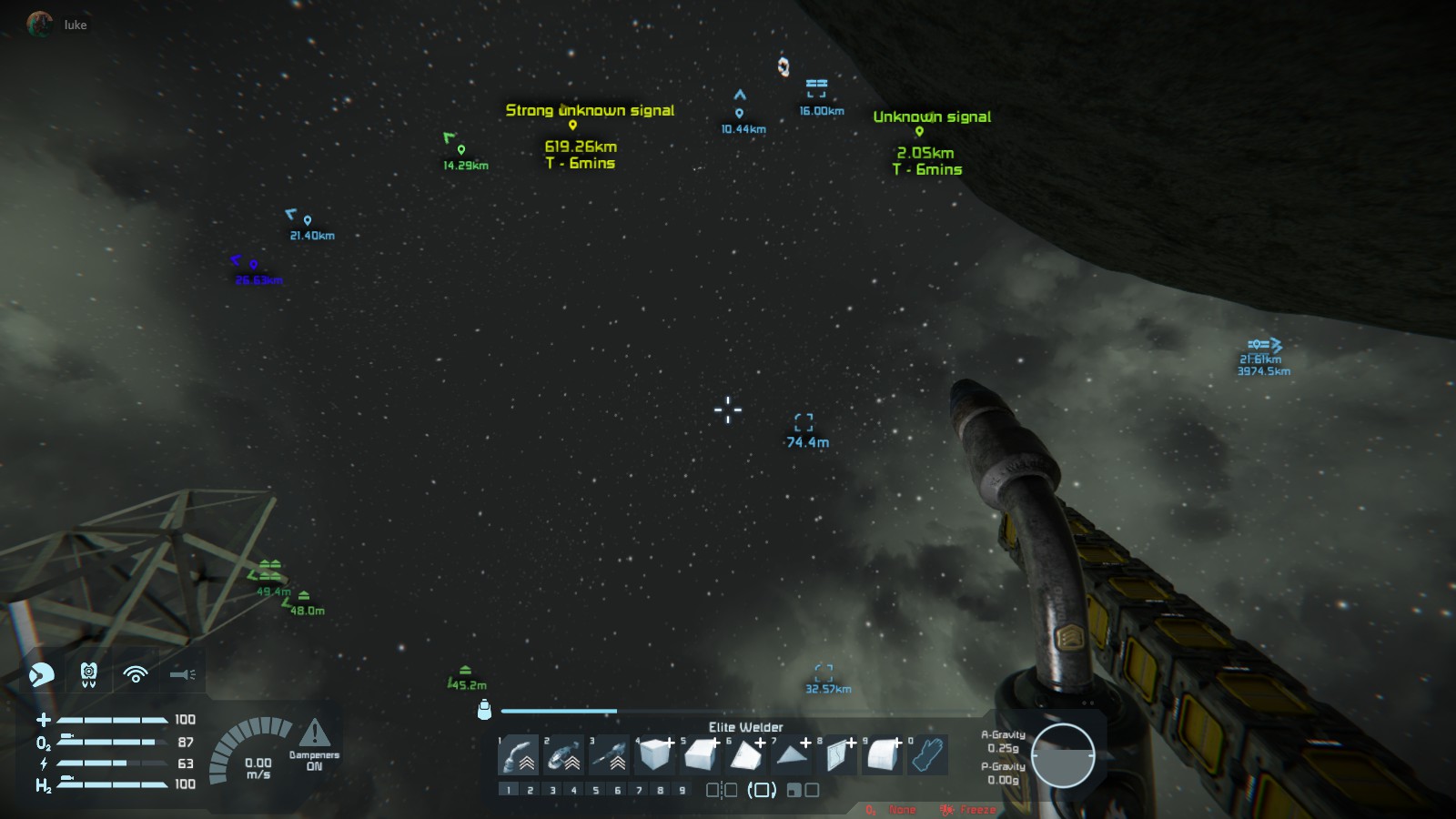Choose the cube armor block slot

(655, 755)
